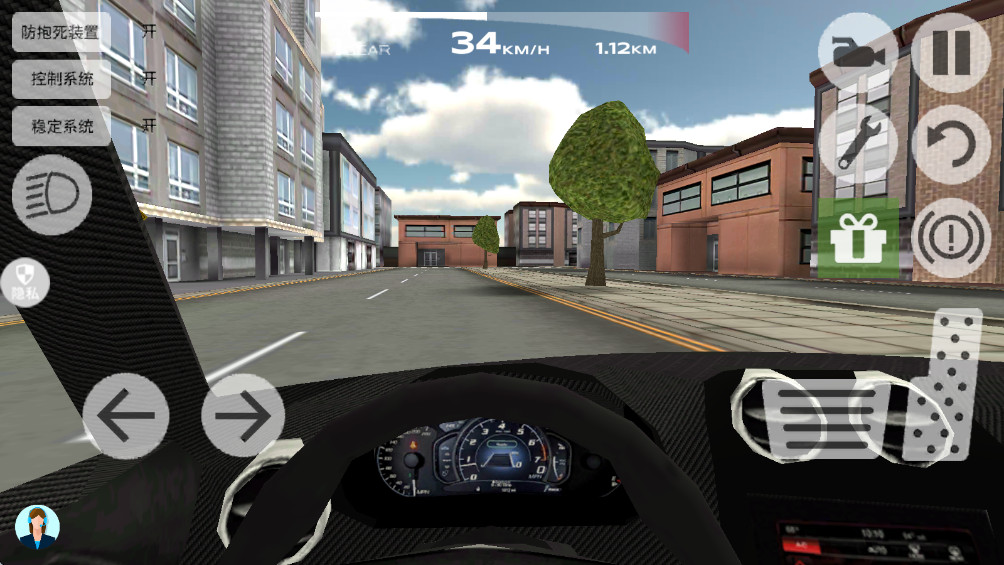The width and height of the screenshot is (1004, 565).
Task: Open the 隐私 privacy shield button
Action: tap(25, 282)
